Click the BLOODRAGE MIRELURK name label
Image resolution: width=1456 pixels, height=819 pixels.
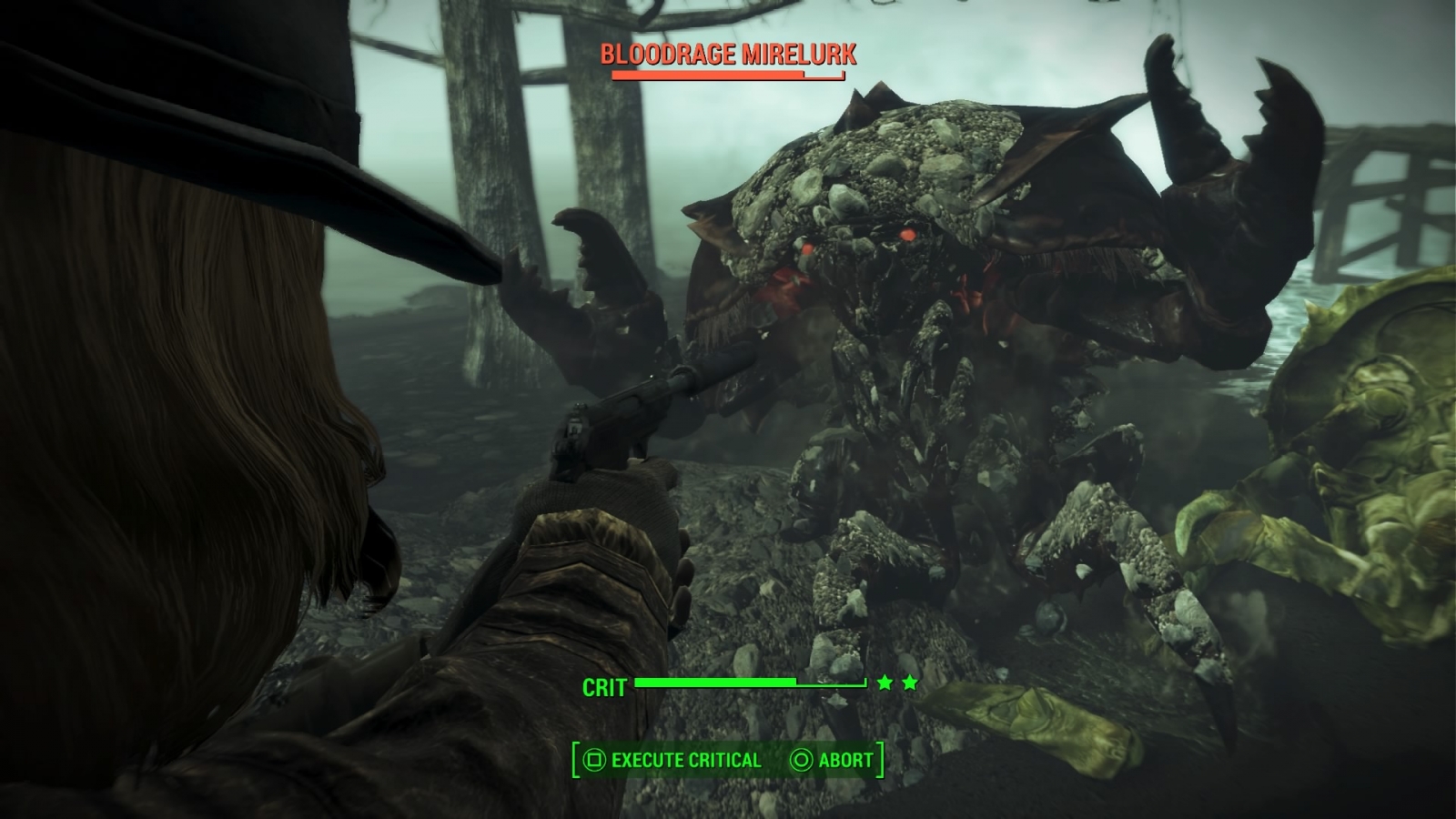[728, 55]
